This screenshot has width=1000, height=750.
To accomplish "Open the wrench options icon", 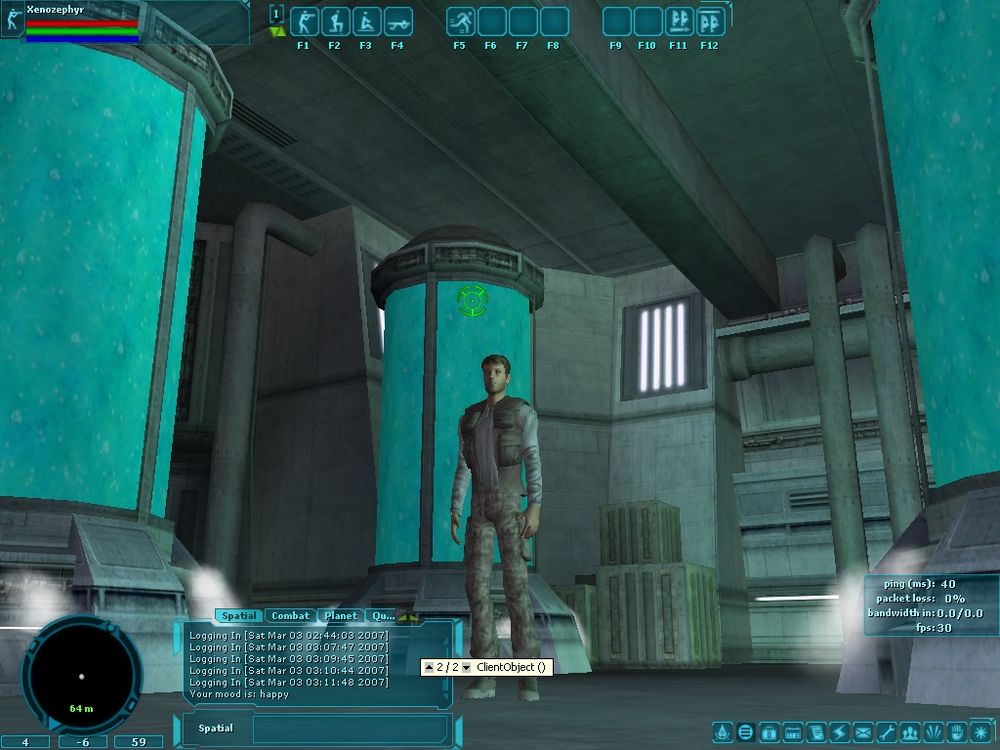I will 886,733.
